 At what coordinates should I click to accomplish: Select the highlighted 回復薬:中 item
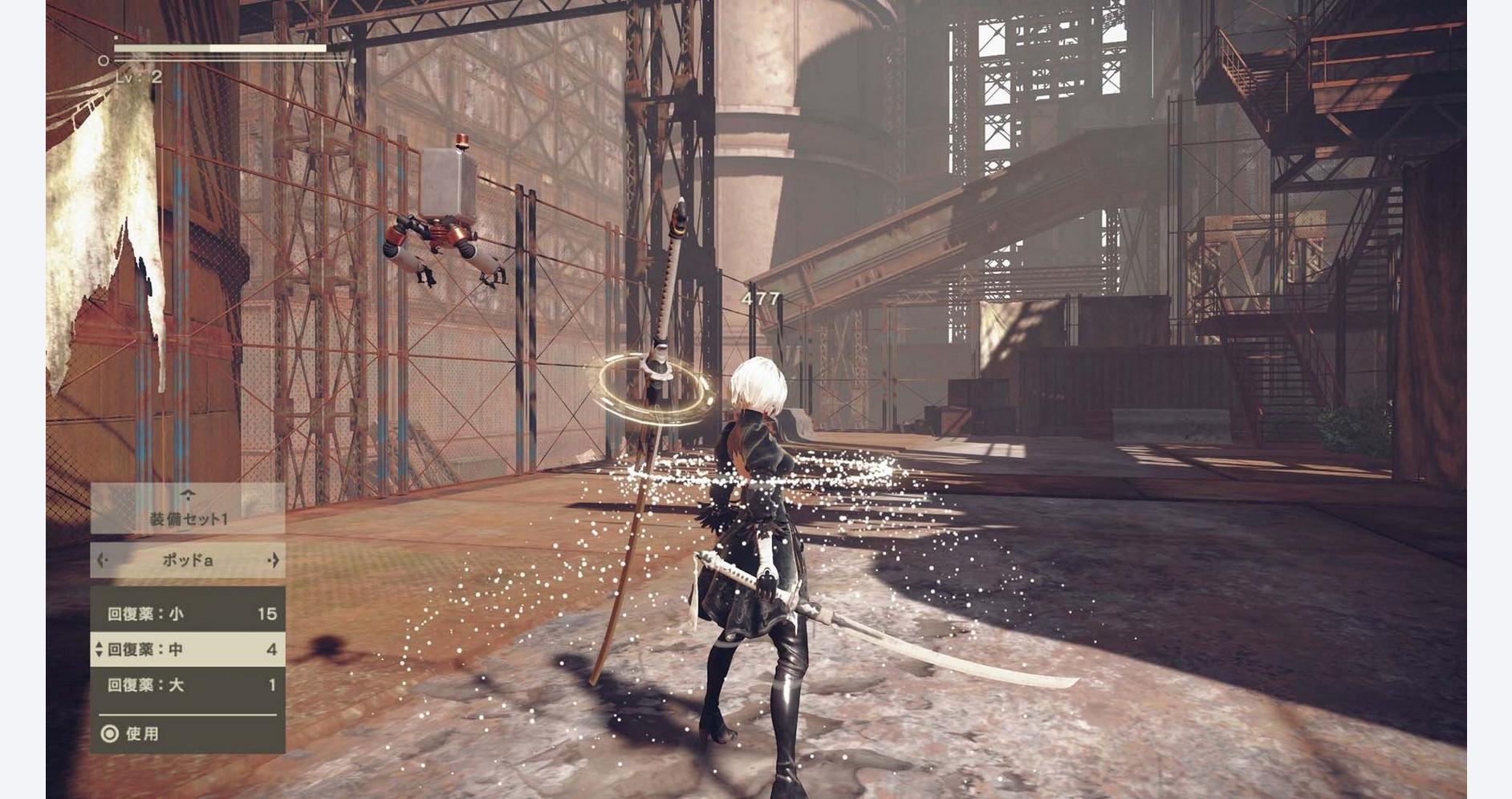[188, 649]
